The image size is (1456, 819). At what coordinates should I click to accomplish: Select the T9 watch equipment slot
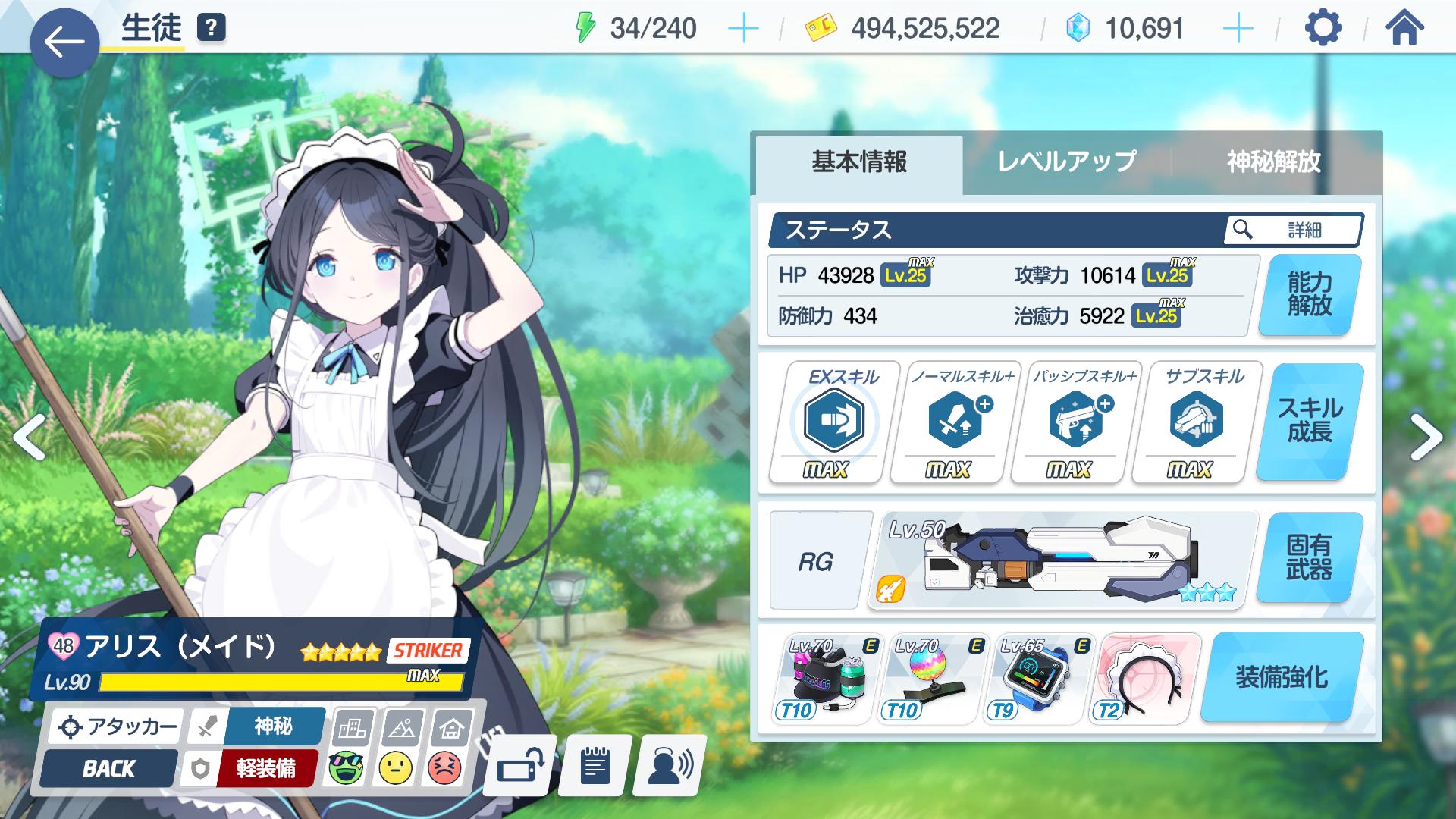click(1038, 677)
